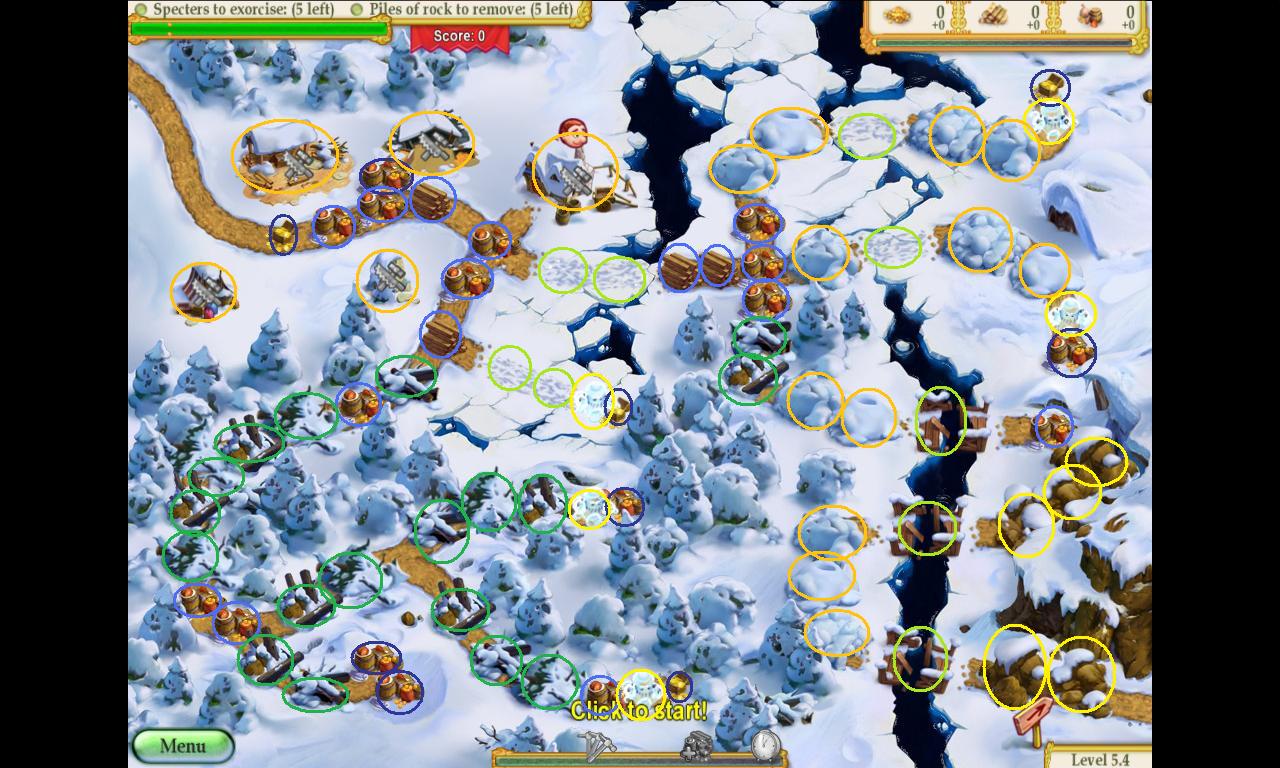This screenshot has width=1280, height=768.
Task: Activate the crossed hammers bonus icon
Action: pyautogui.click(x=597, y=746)
